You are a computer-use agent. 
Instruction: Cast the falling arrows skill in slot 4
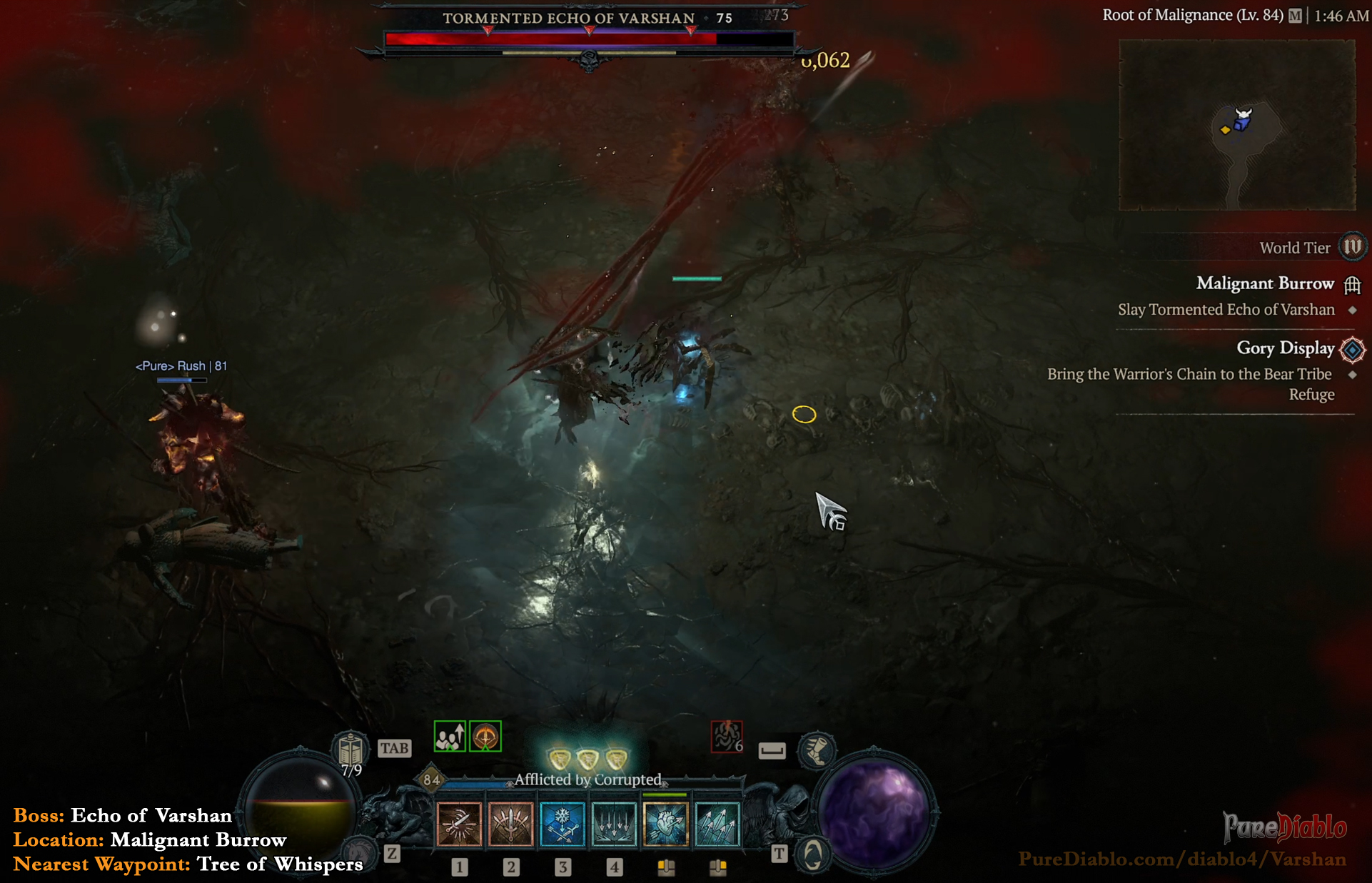pos(614,824)
